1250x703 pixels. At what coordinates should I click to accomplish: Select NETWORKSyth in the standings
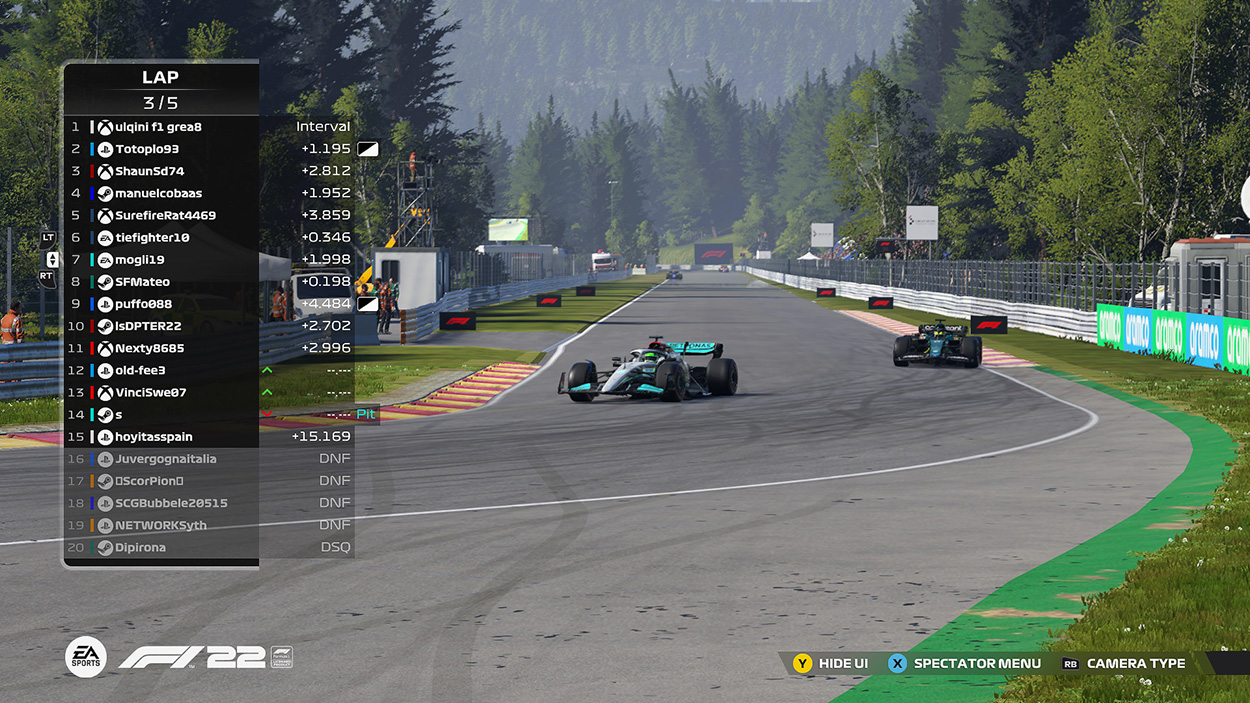click(x=160, y=525)
